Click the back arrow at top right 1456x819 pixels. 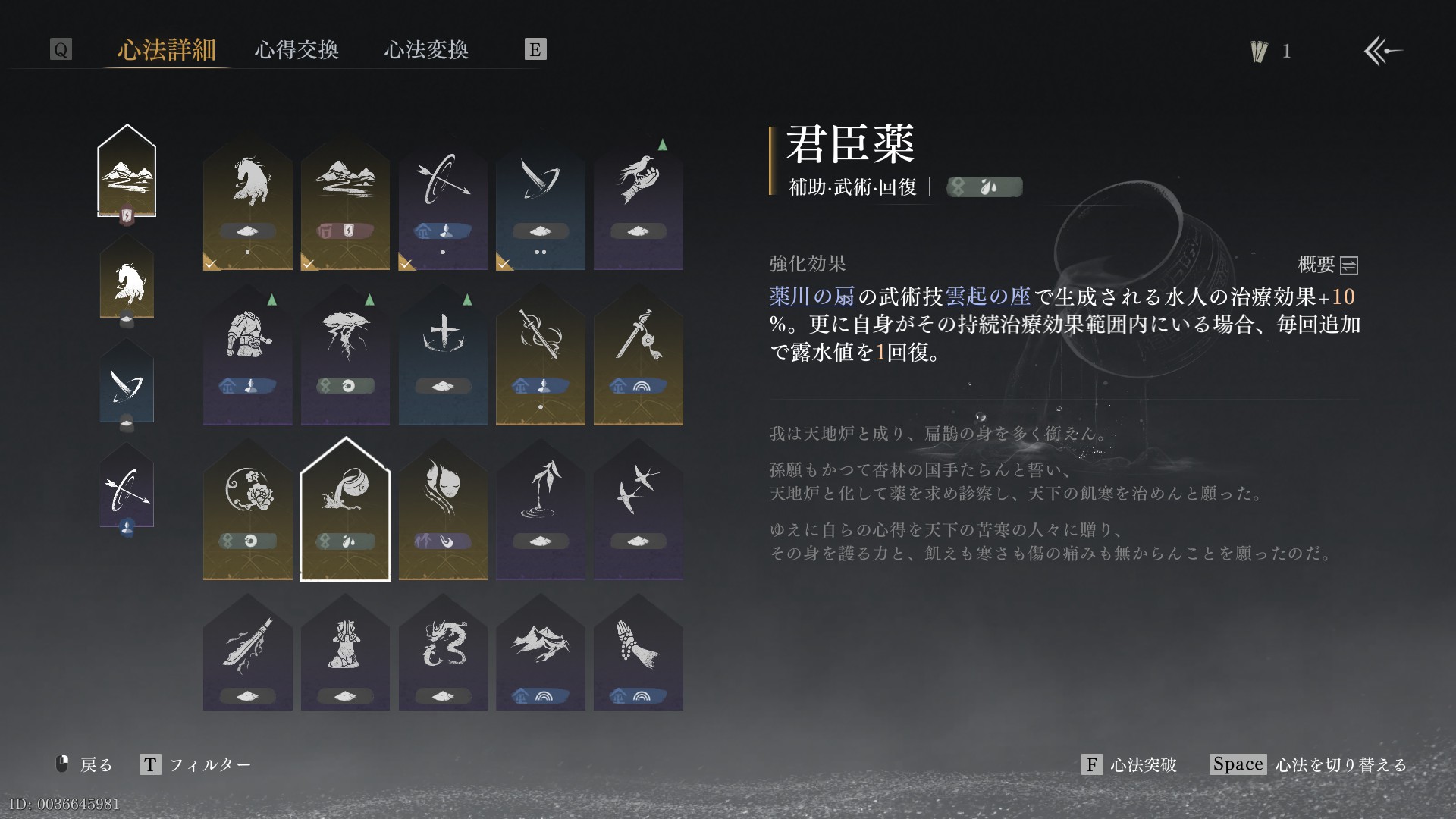1382,51
